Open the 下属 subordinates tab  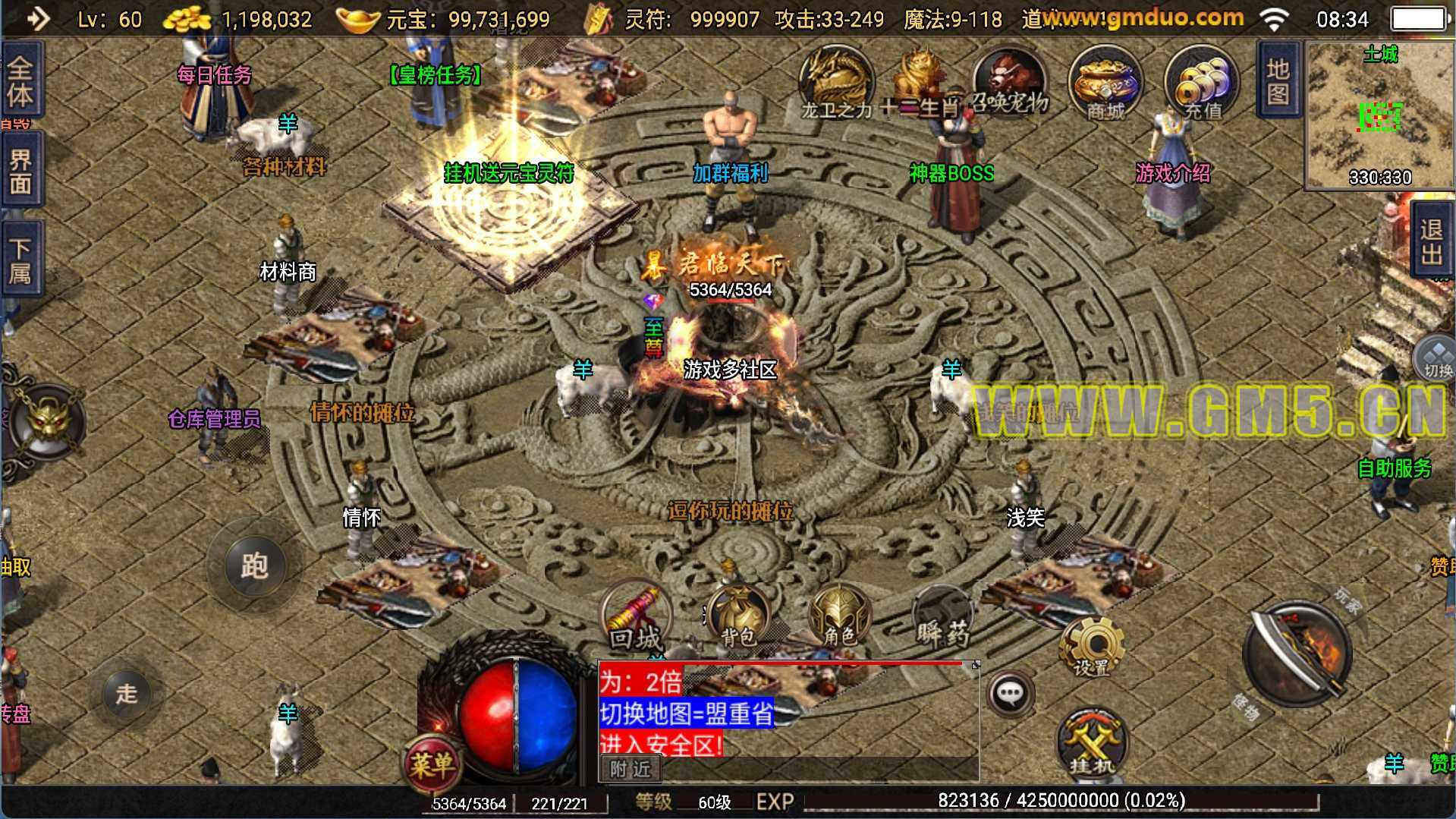(20, 260)
